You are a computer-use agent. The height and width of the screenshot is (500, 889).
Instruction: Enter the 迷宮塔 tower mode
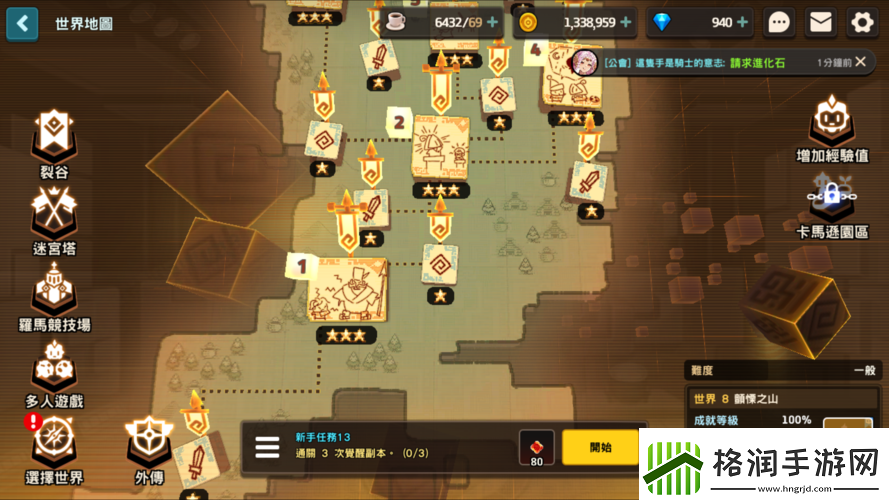click(x=53, y=217)
